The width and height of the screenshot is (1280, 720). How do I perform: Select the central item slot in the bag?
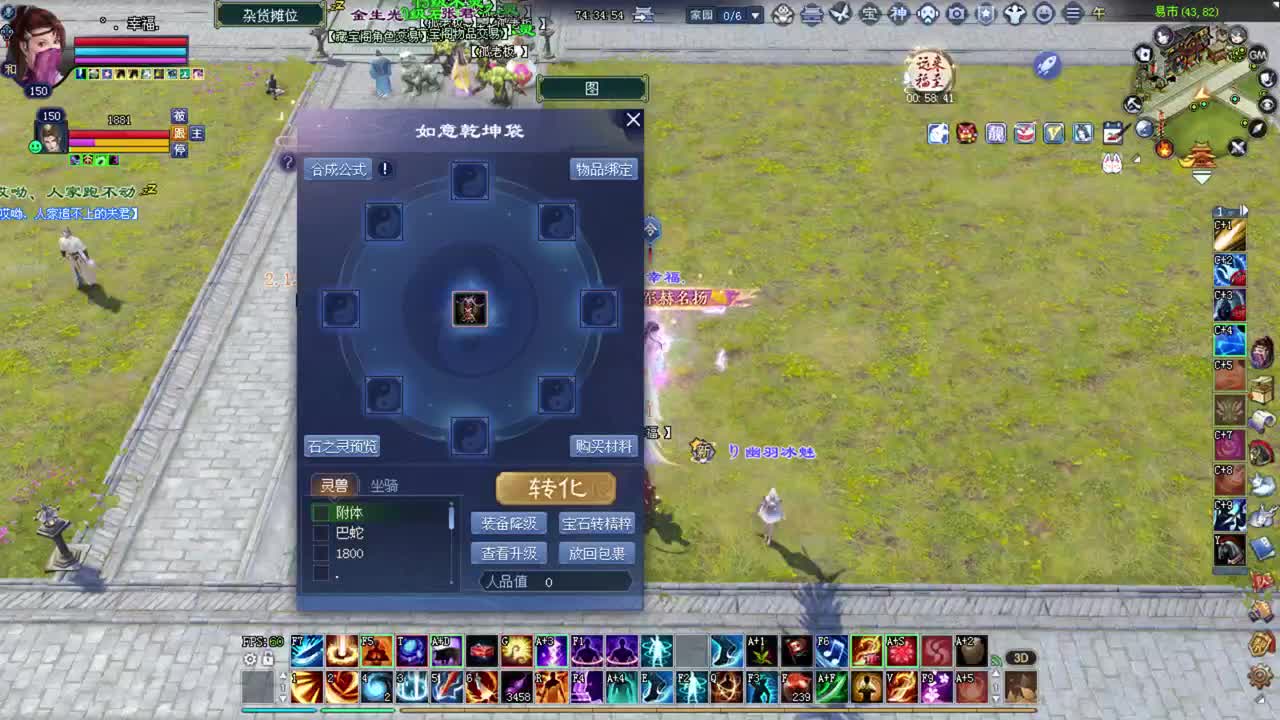coord(470,308)
